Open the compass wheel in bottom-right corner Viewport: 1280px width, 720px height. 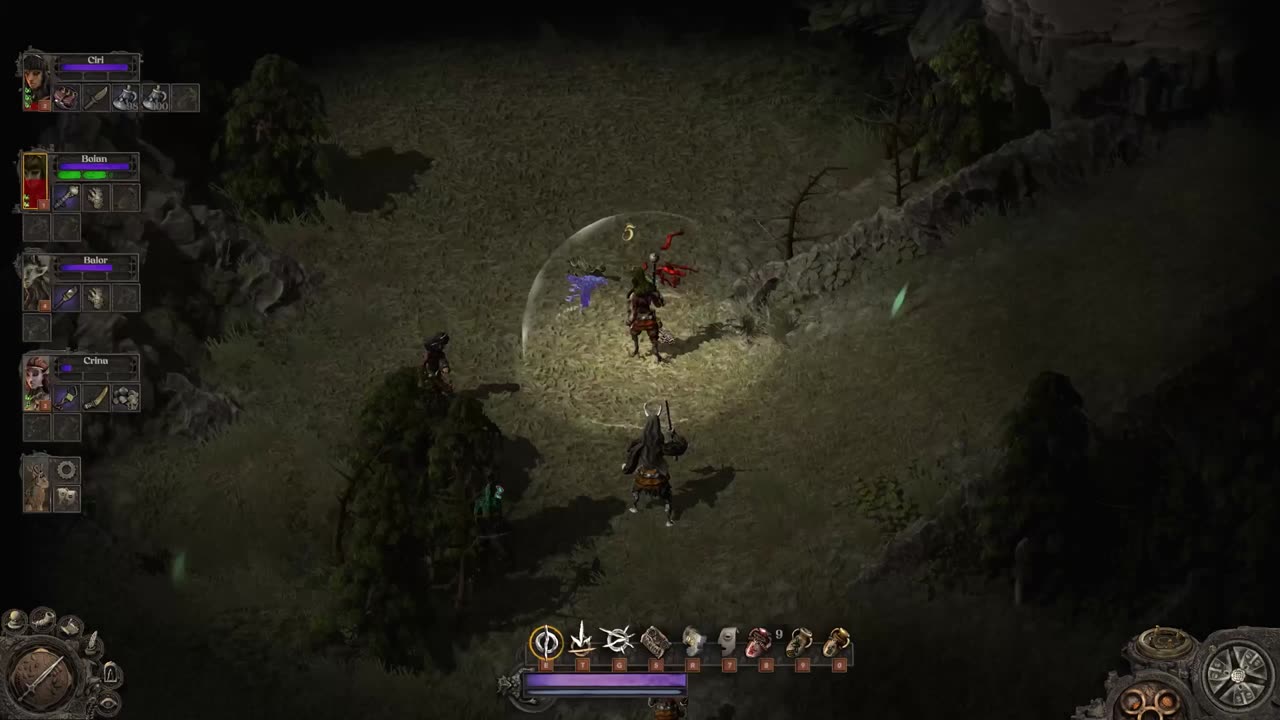[1237, 677]
